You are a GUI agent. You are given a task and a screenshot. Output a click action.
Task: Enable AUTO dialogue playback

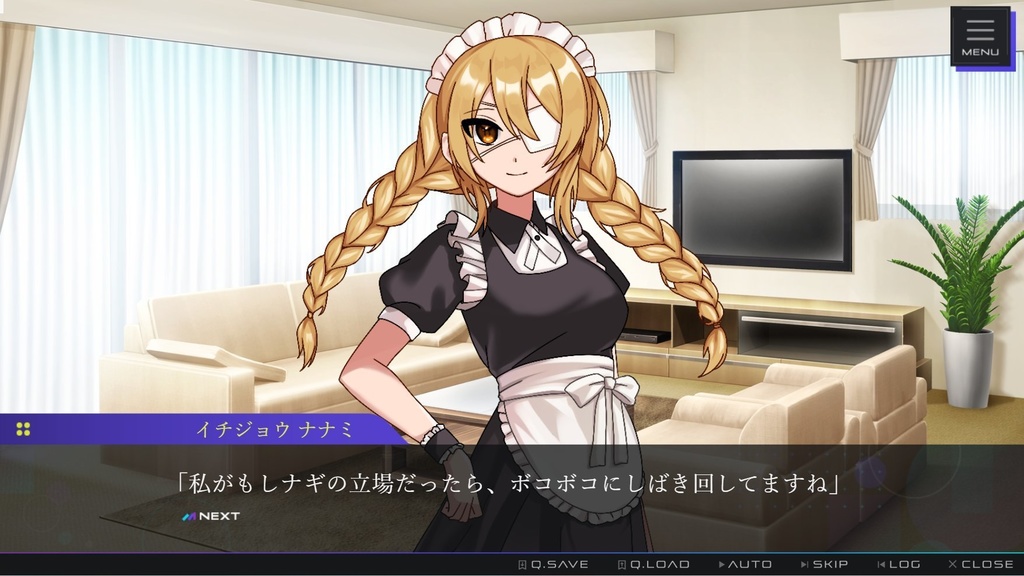pyautogui.click(x=745, y=564)
